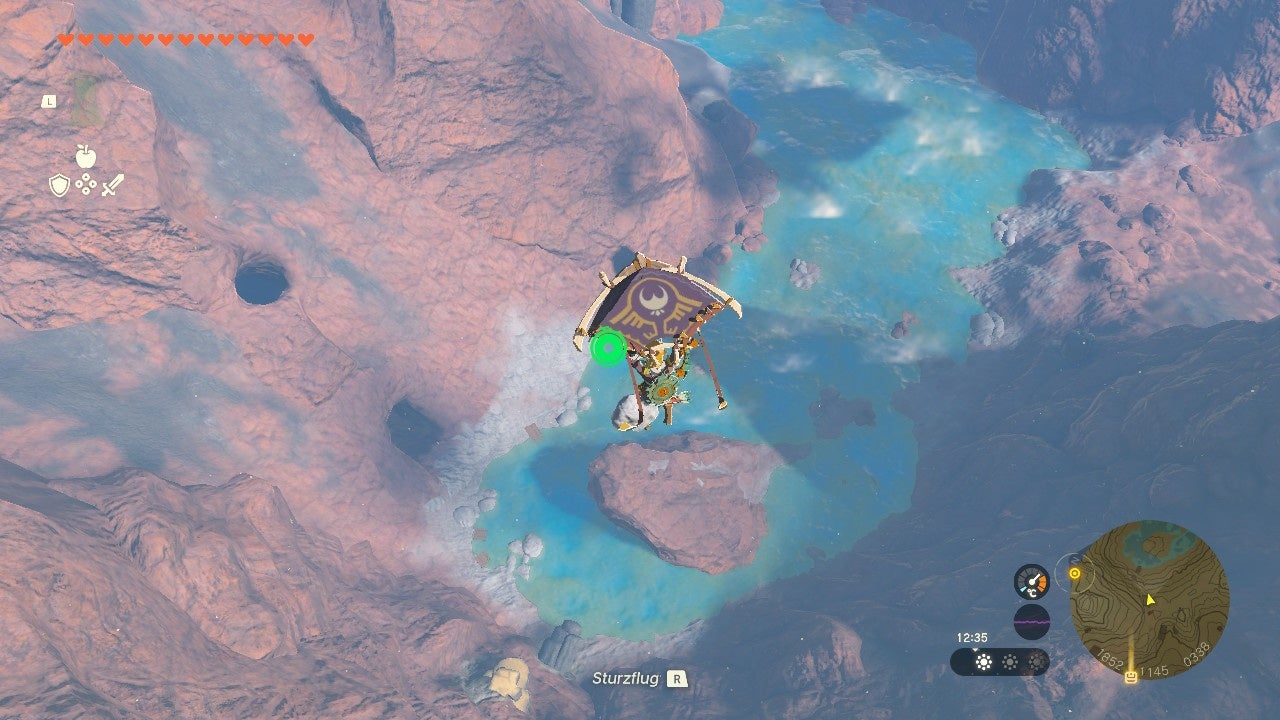Click the right weather forecast snowflake icon
Image resolution: width=1280 pixels, height=720 pixels.
[x=1035, y=661]
